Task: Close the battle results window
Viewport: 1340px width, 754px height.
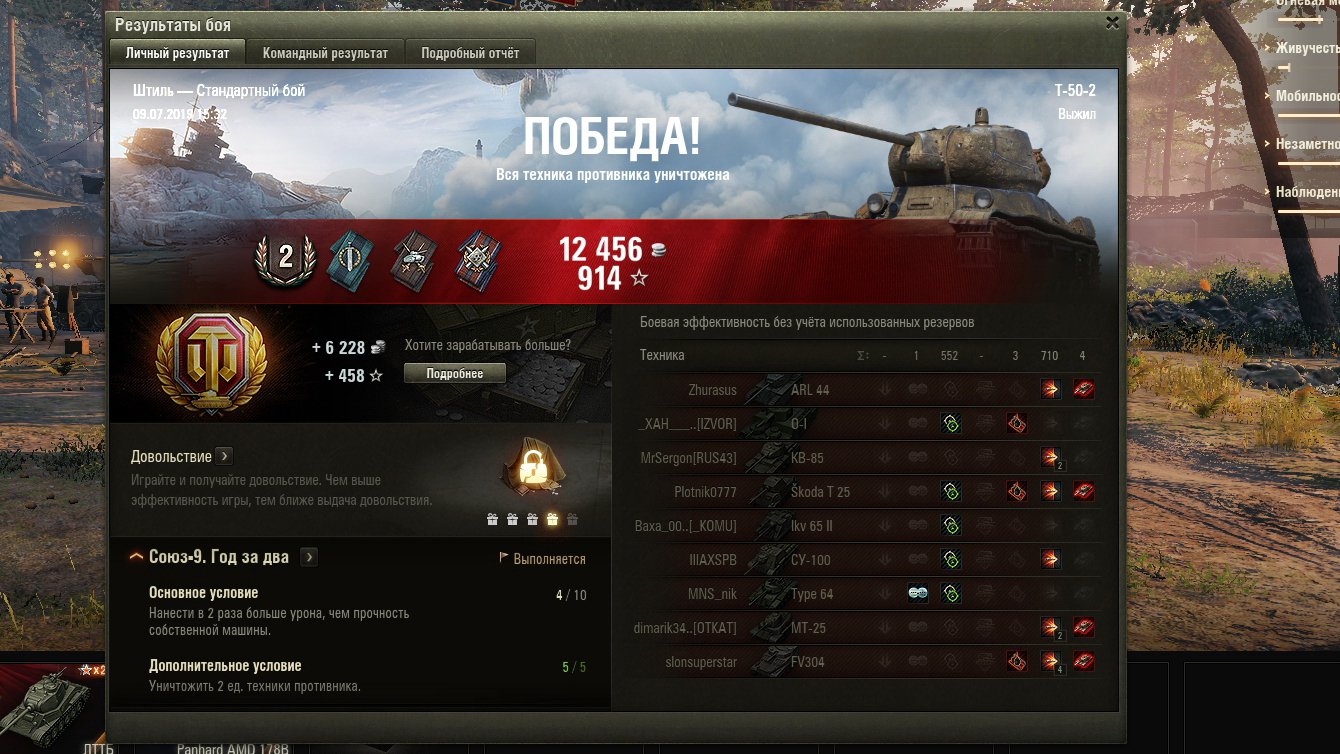Action: [x=1112, y=23]
